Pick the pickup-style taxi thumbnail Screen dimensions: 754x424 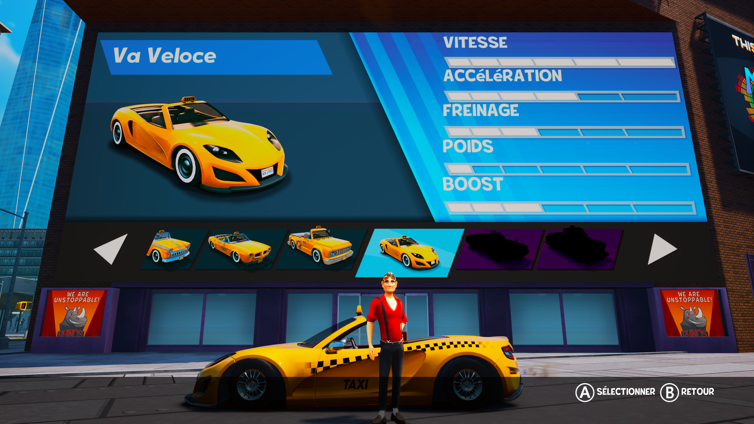coord(319,247)
